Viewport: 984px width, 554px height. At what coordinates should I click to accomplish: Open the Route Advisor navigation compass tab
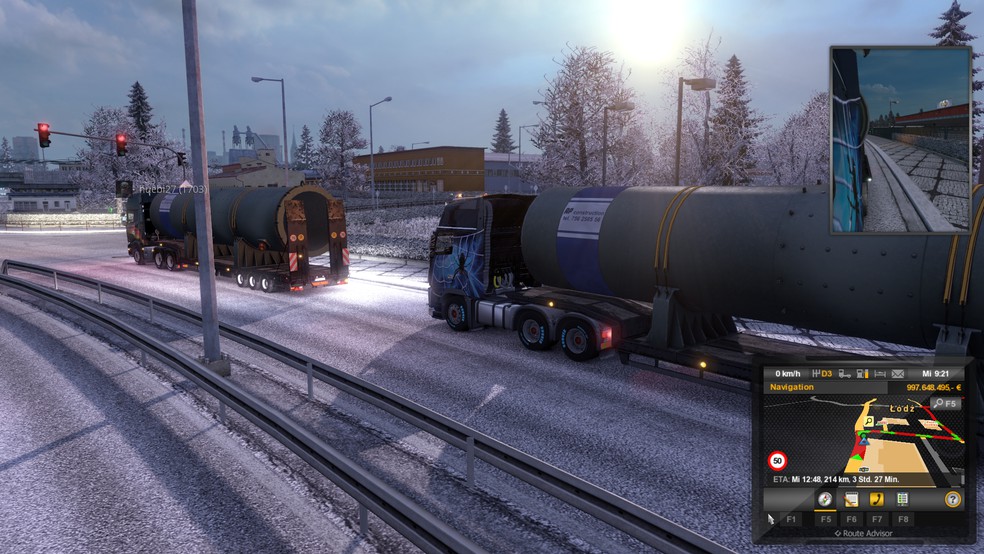pyautogui.click(x=825, y=499)
